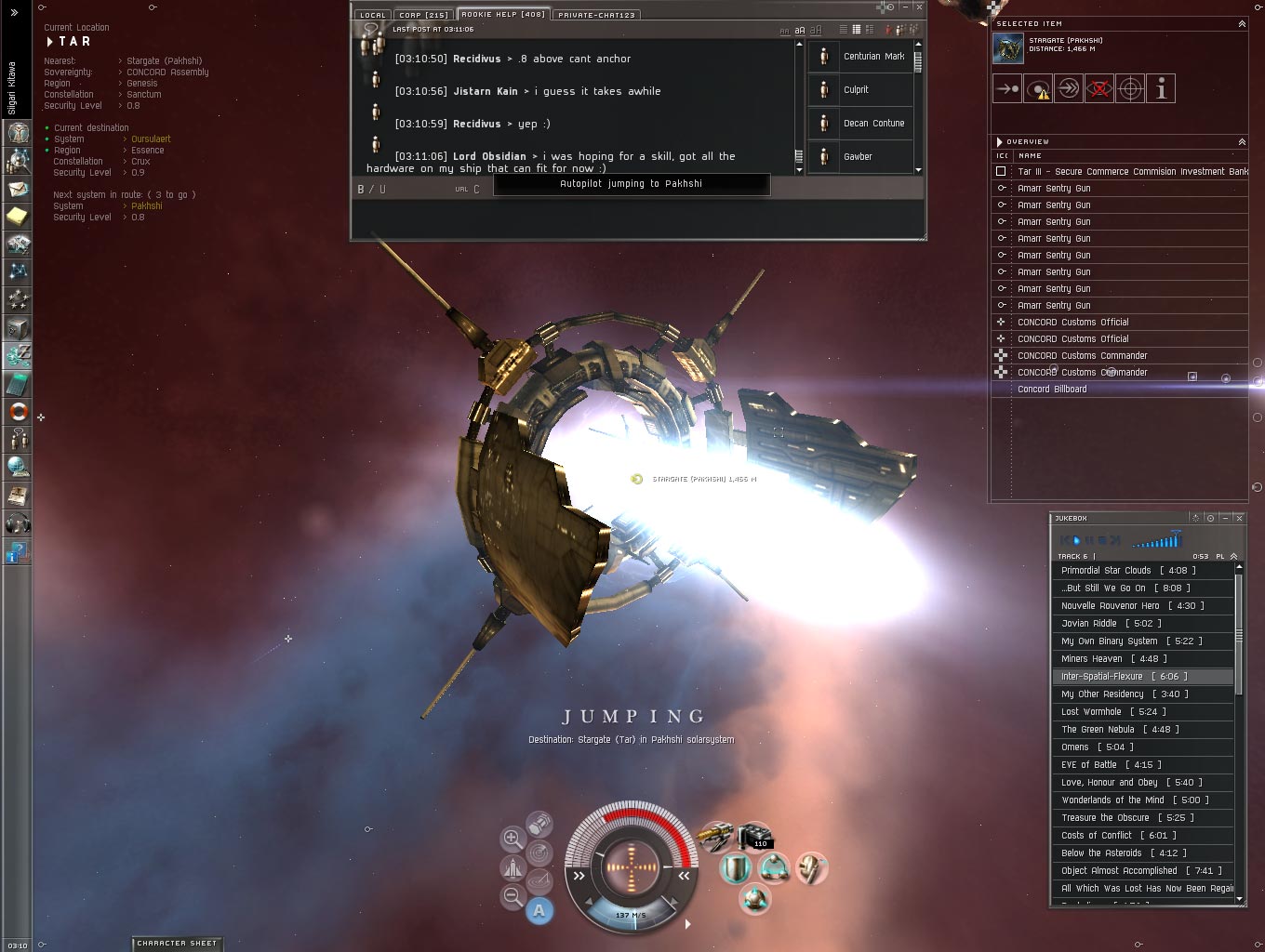The width and height of the screenshot is (1265, 952).
Task: Click the zoom-out magnifier on the ship HUD
Action: point(513,896)
